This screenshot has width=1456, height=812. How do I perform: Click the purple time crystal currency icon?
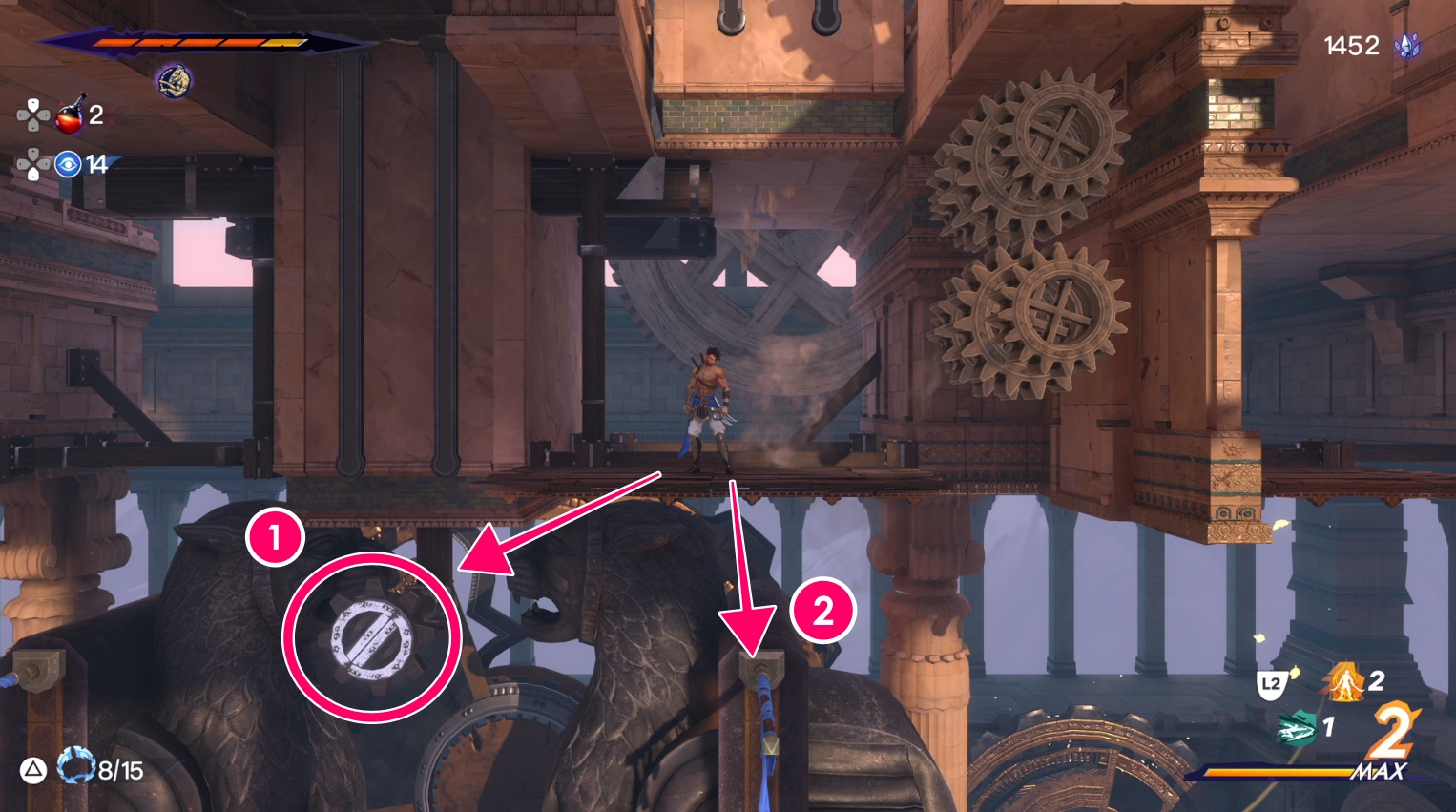(x=1407, y=46)
